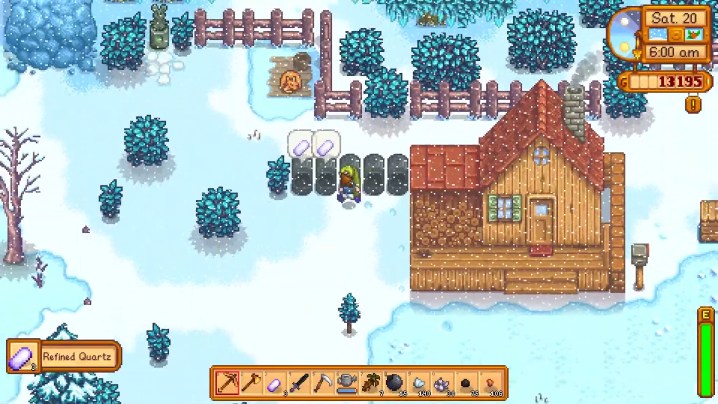Screen dimensions: 718x404
Task: Select the axe hotbar slot
Action: coord(251,382)
